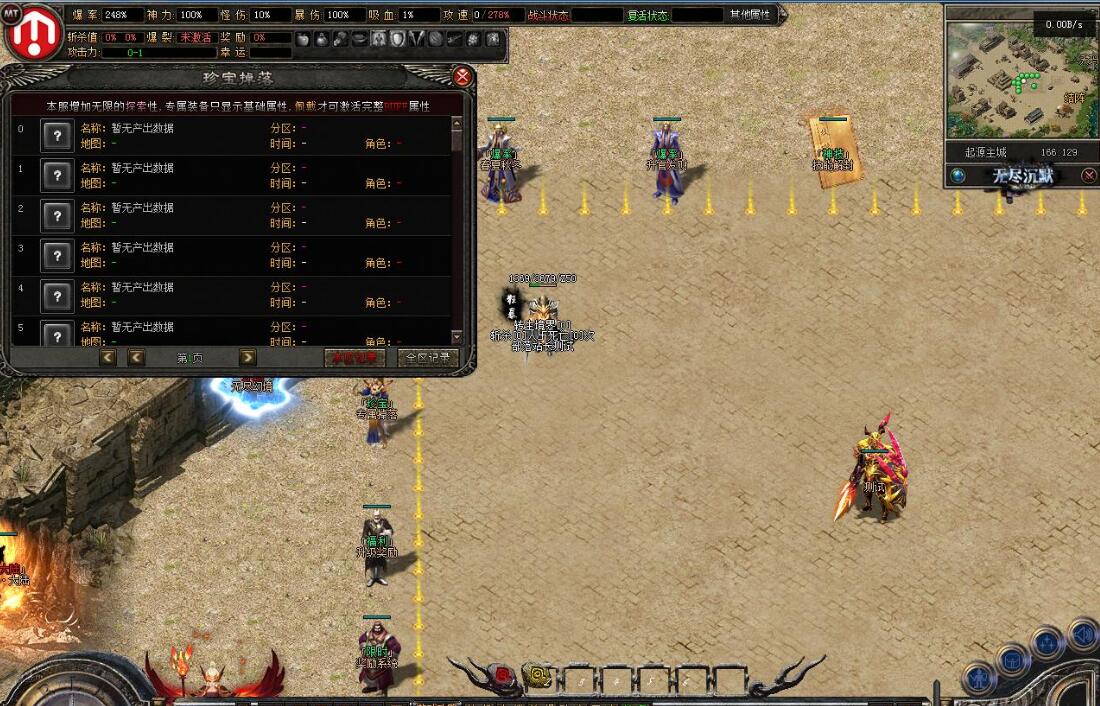This screenshot has height=706, width=1100.
Task: Click the scrollbar of the drop list
Action: point(457,230)
